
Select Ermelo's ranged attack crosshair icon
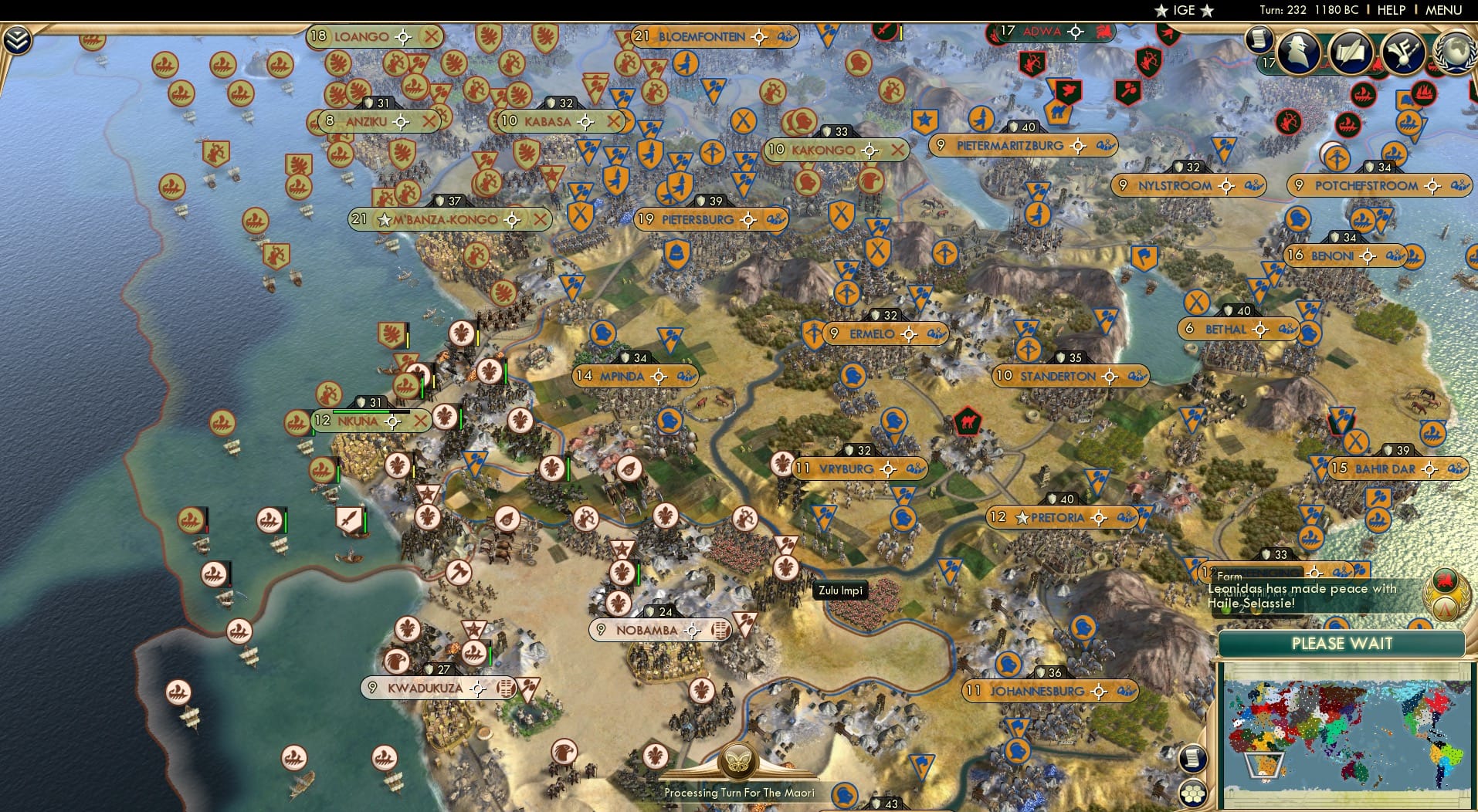909,333
